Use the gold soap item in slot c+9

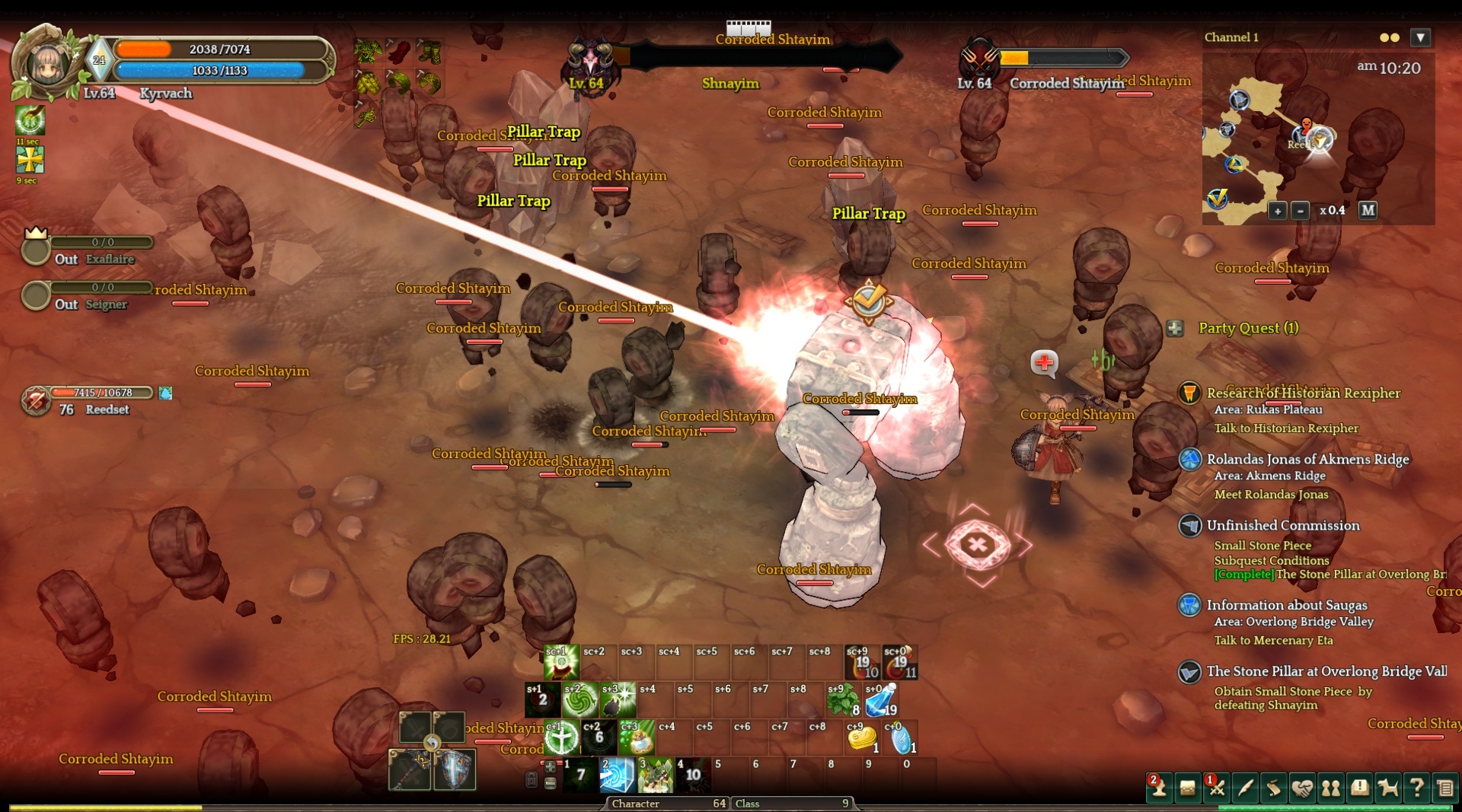click(x=862, y=737)
